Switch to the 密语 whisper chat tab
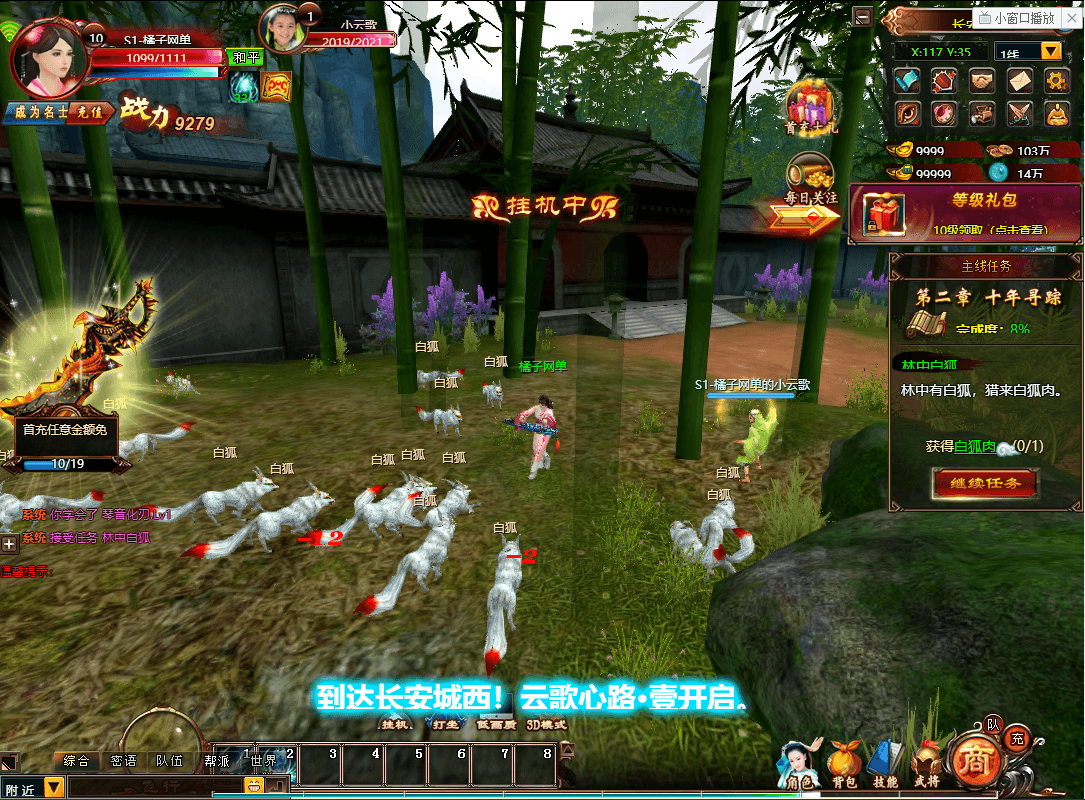This screenshot has height=800, width=1085. [123, 761]
